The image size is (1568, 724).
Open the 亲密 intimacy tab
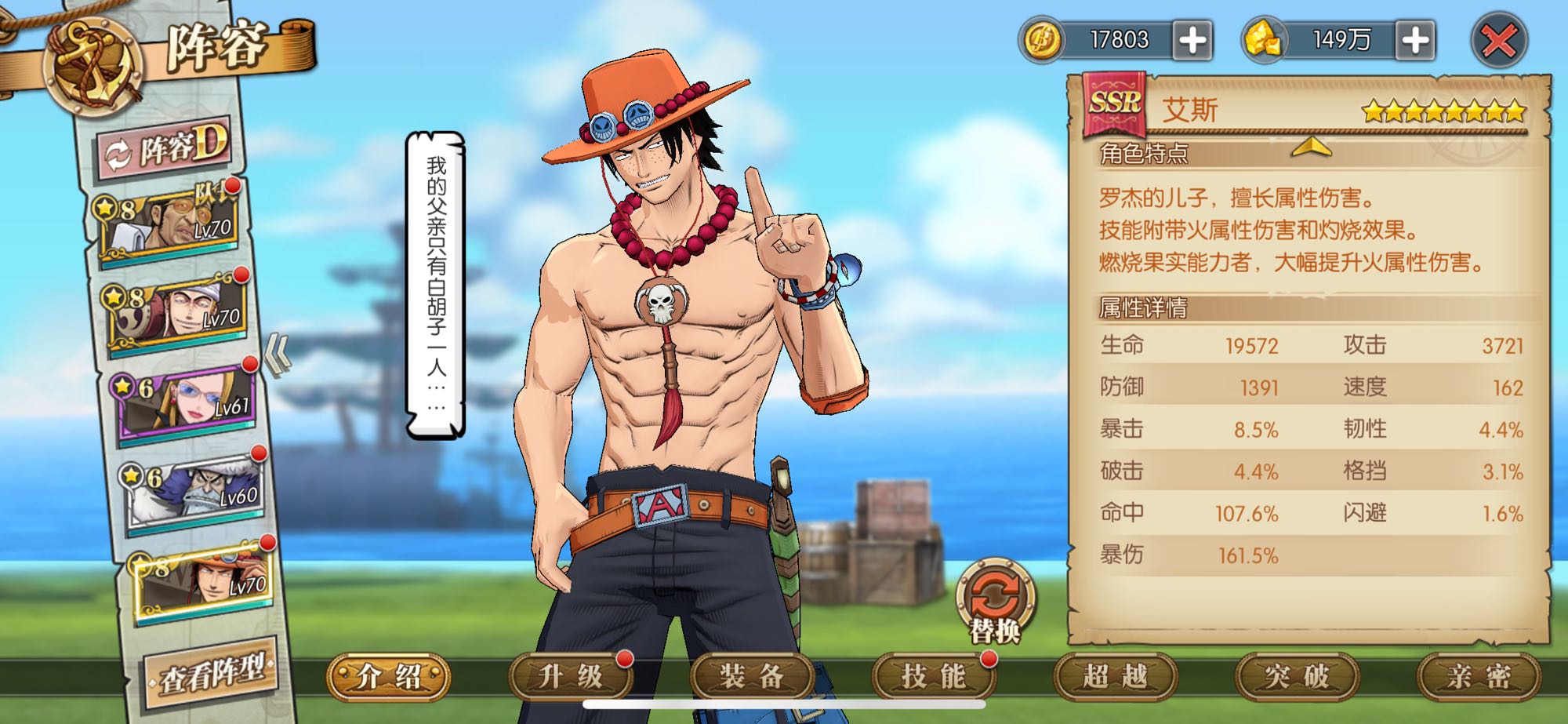click(x=1479, y=676)
